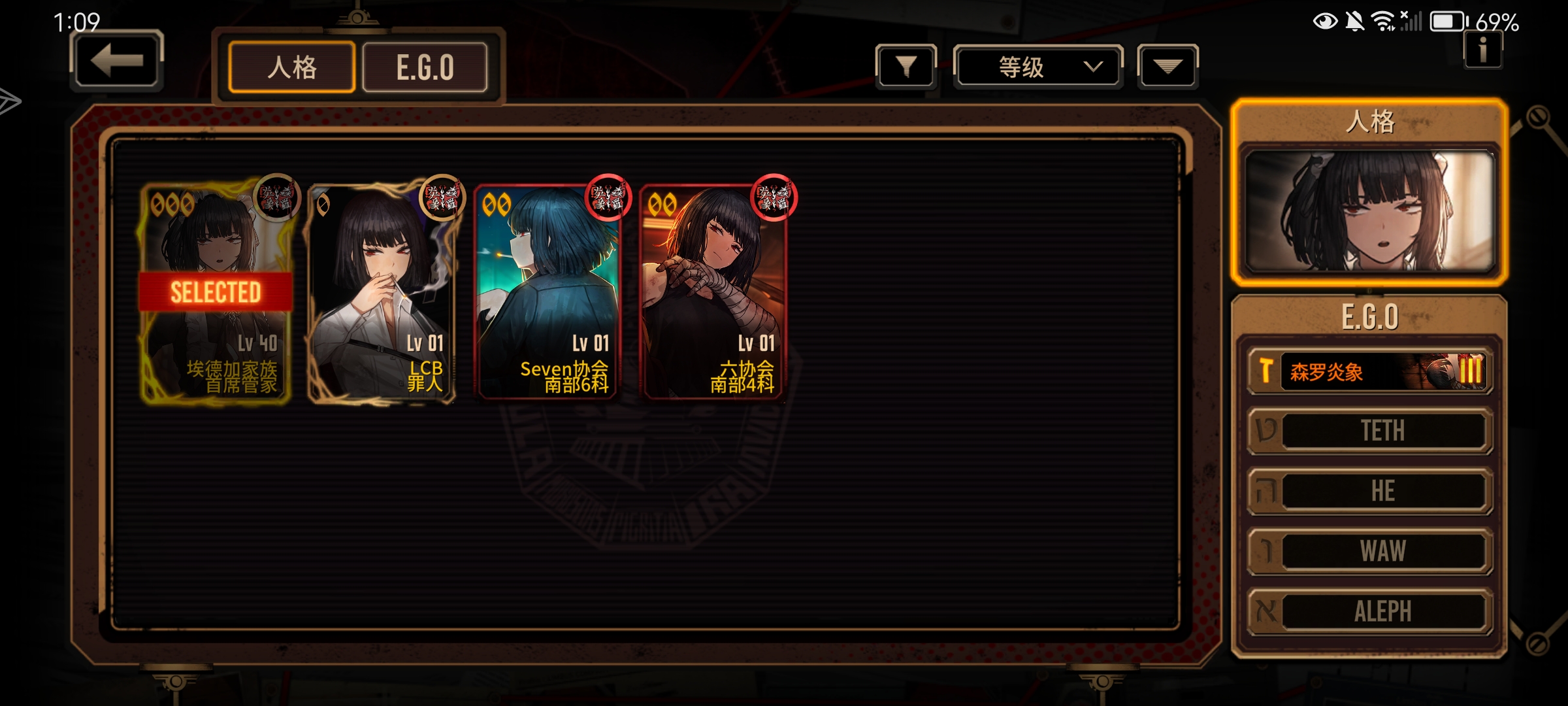This screenshot has height=706, width=1568.
Task: Open the info icon
Action: coord(1482,50)
